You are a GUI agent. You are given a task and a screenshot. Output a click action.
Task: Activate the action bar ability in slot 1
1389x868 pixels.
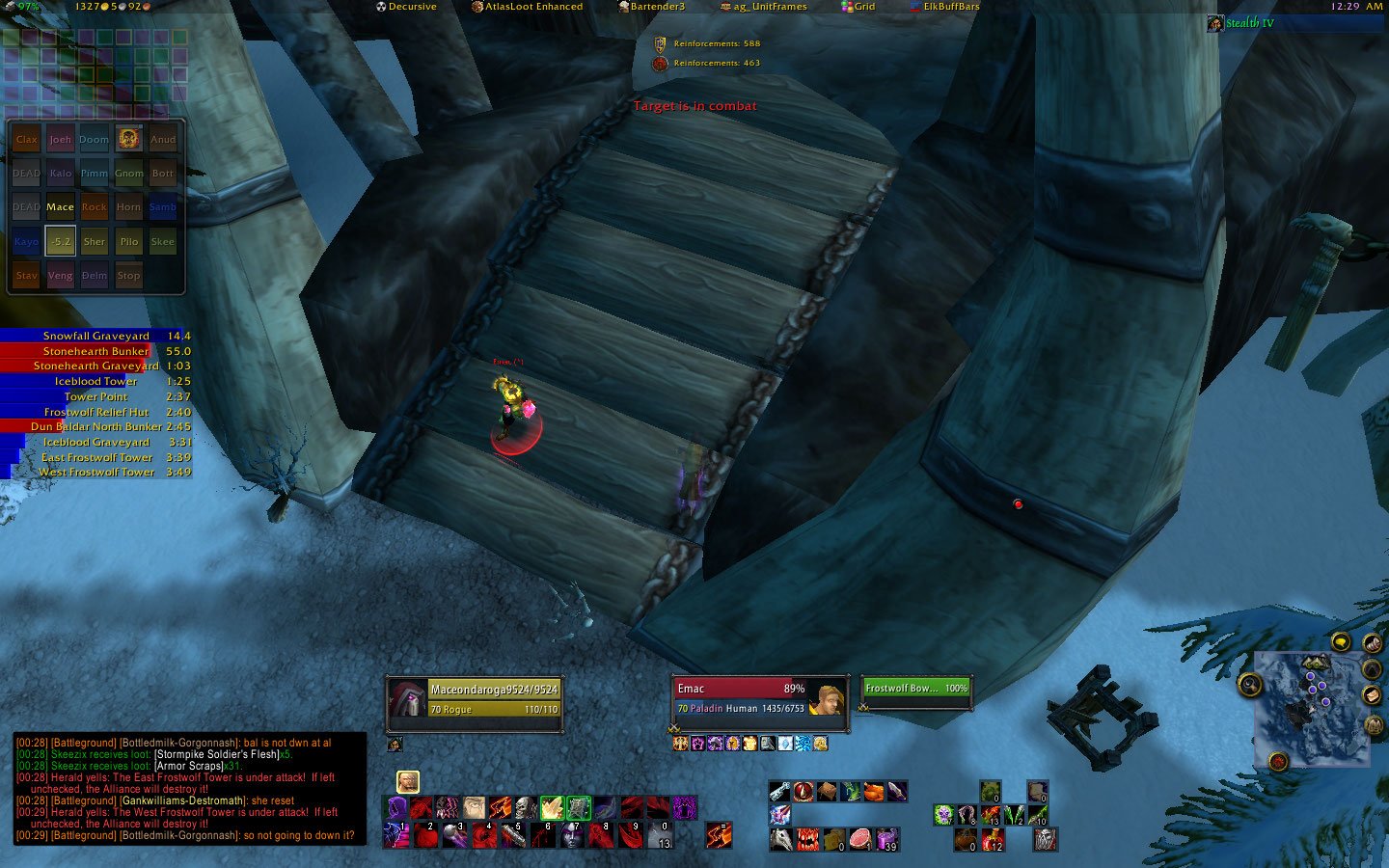(396, 834)
